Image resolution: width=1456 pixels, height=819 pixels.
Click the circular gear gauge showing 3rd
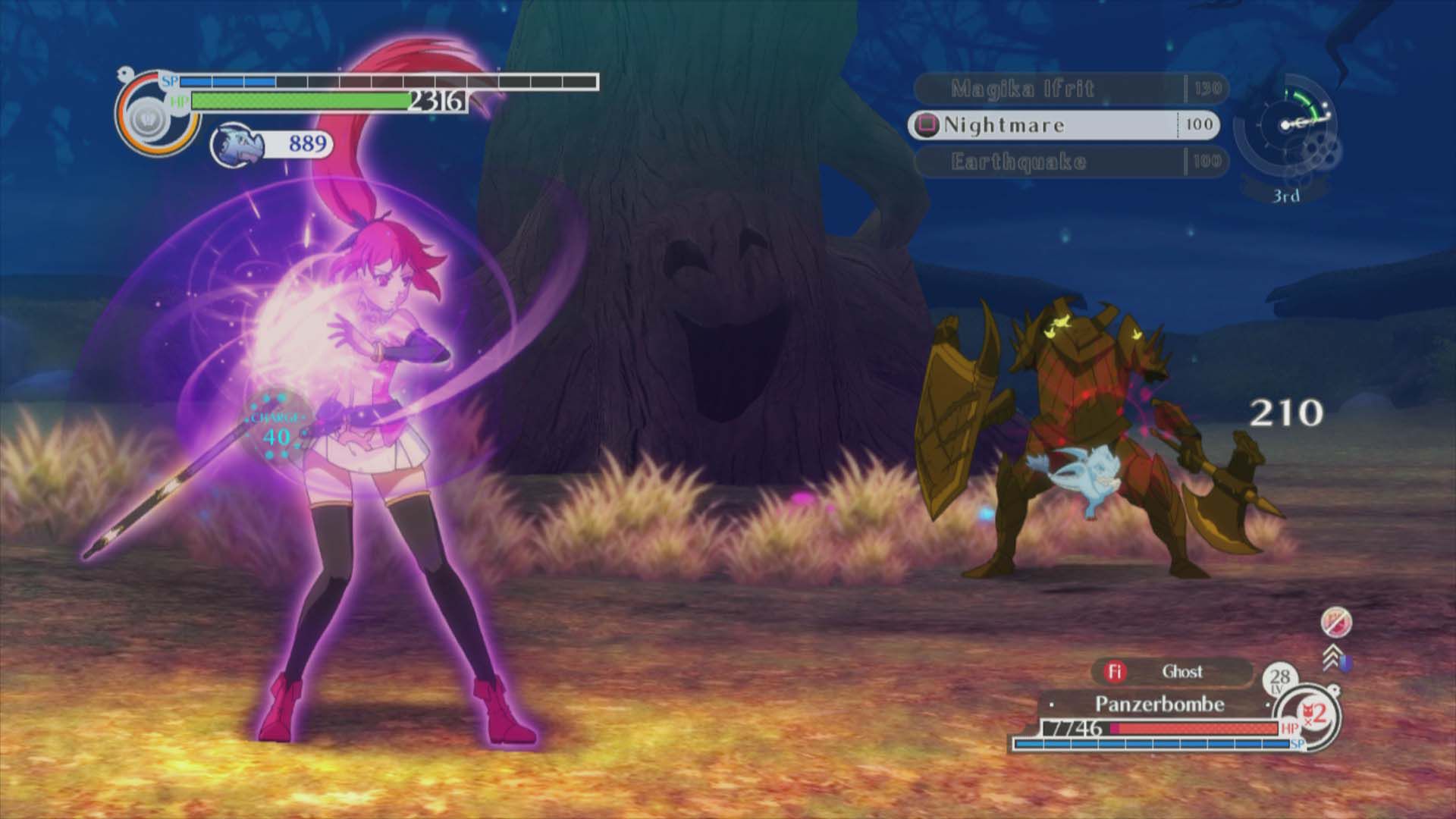(x=1285, y=135)
